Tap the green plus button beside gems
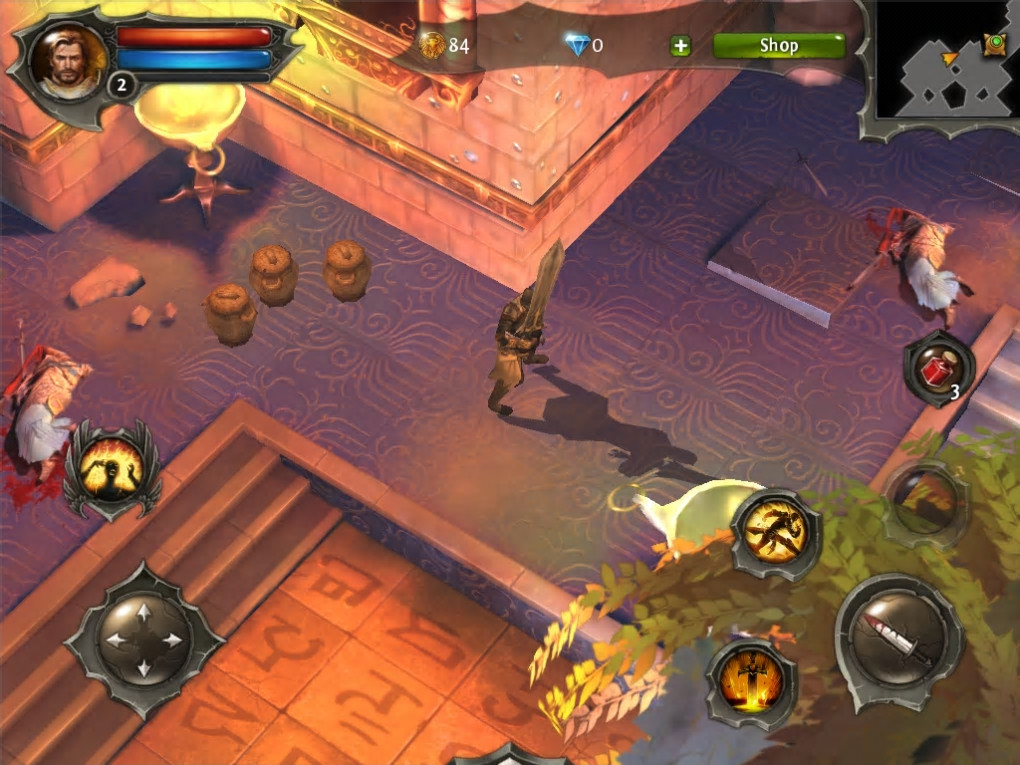The image size is (1020, 765). click(680, 46)
